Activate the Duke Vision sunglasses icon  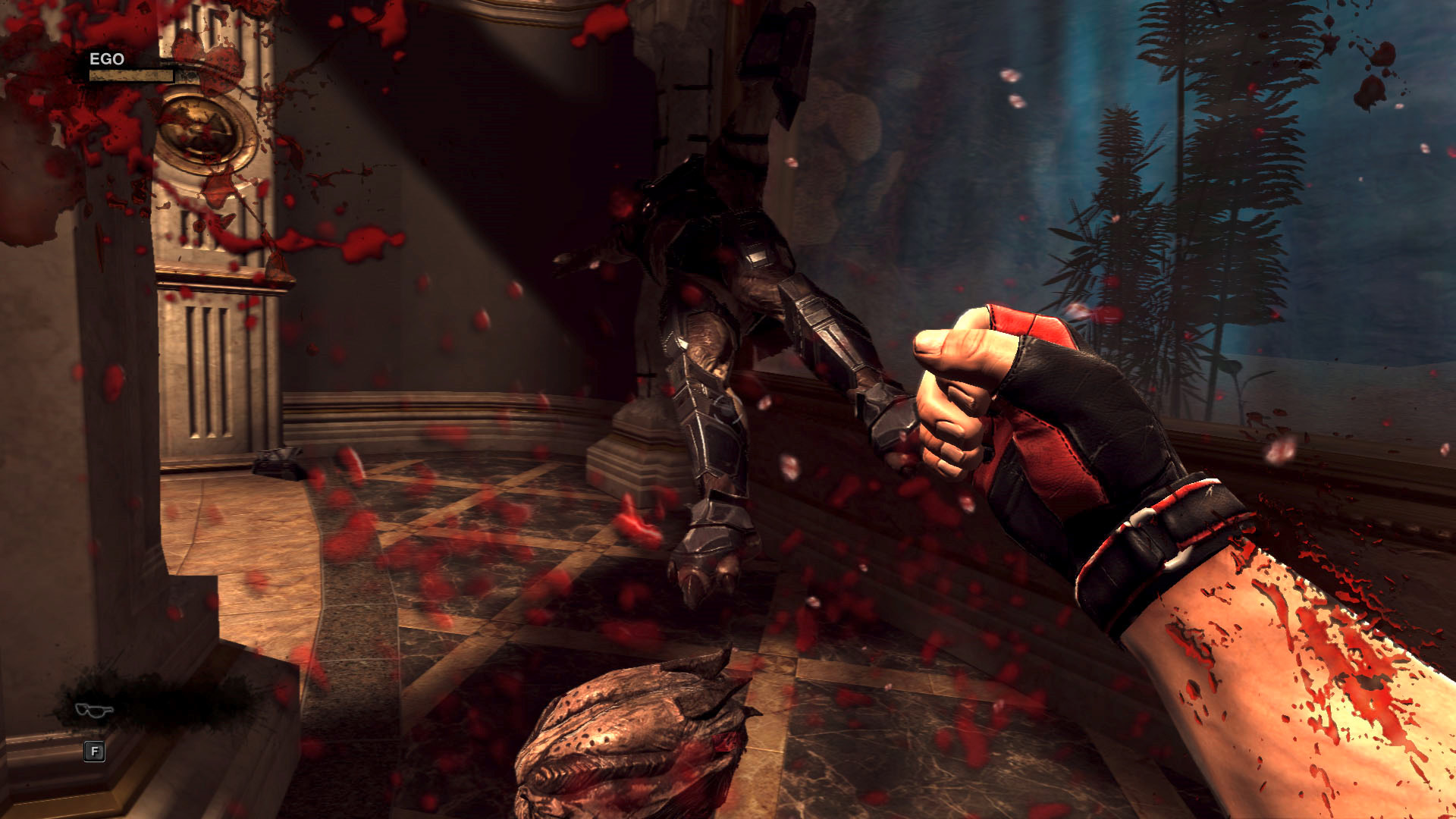(94, 710)
